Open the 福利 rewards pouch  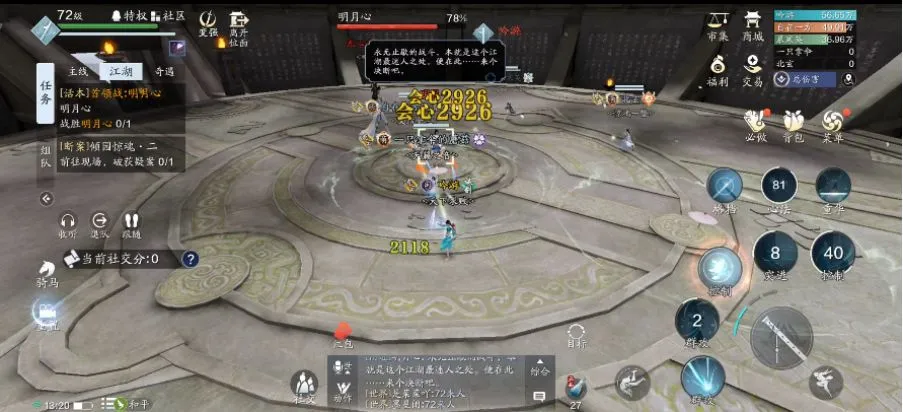[717, 70]
